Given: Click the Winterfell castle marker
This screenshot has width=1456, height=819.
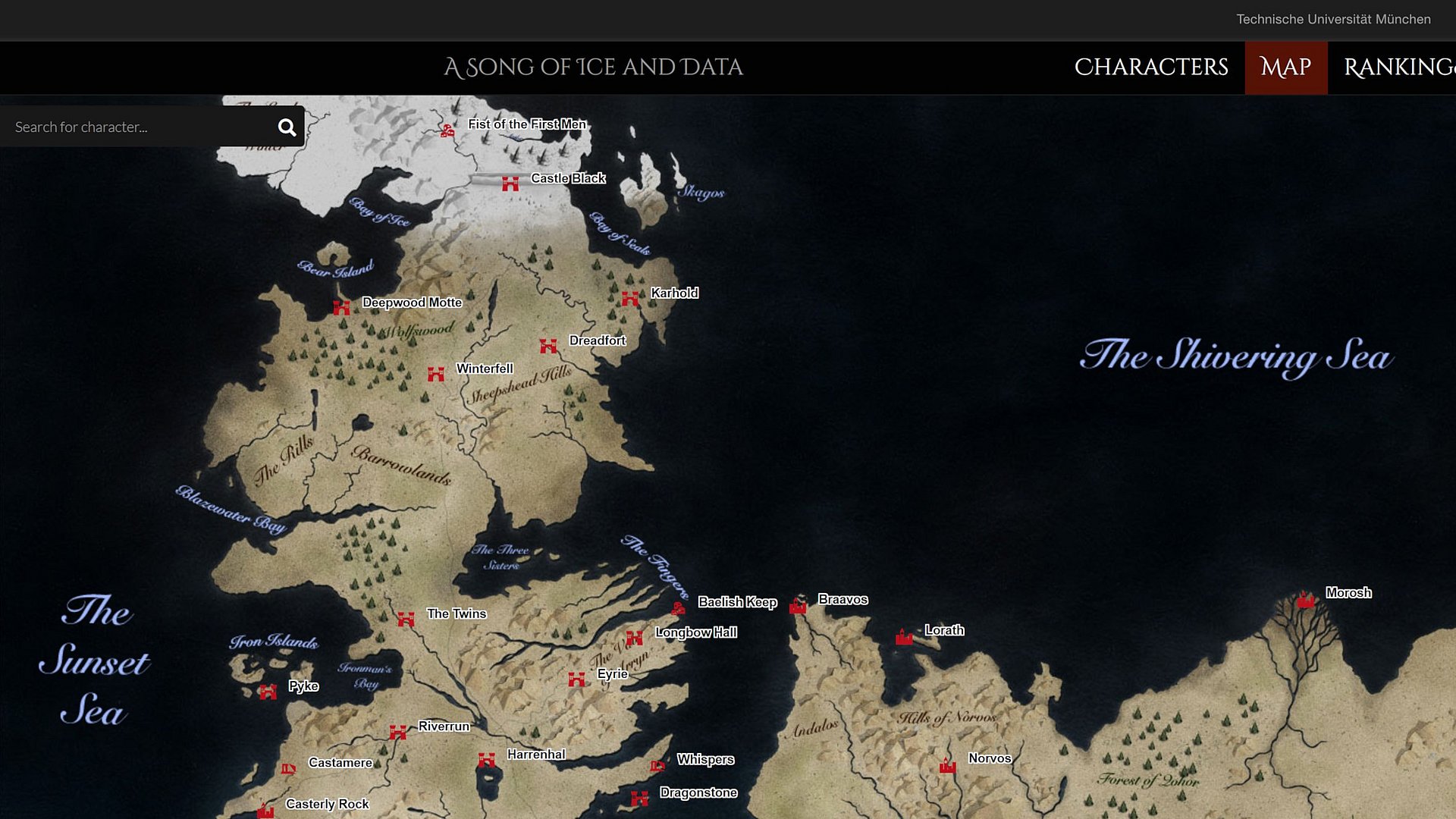Looking at the screenshot, I should 436,373.
